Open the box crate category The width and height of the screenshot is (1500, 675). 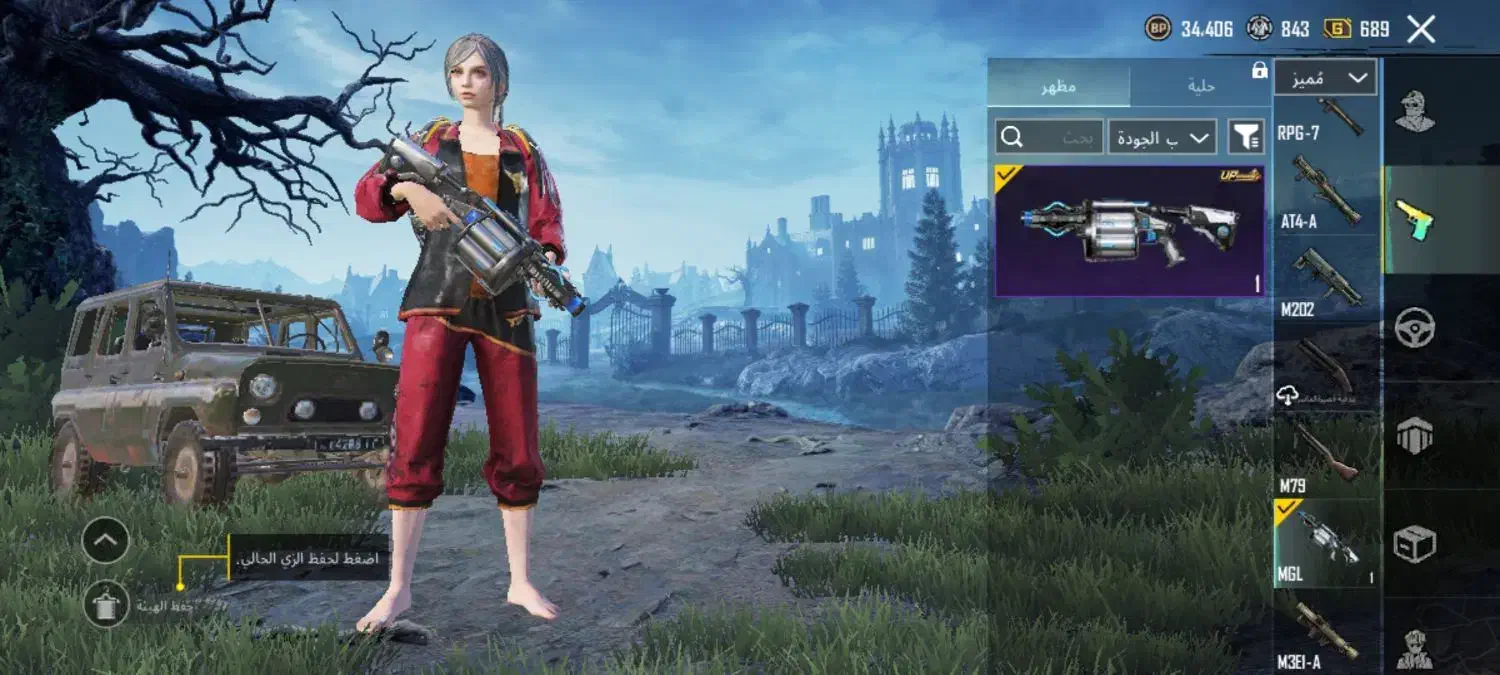point(1415,543)
